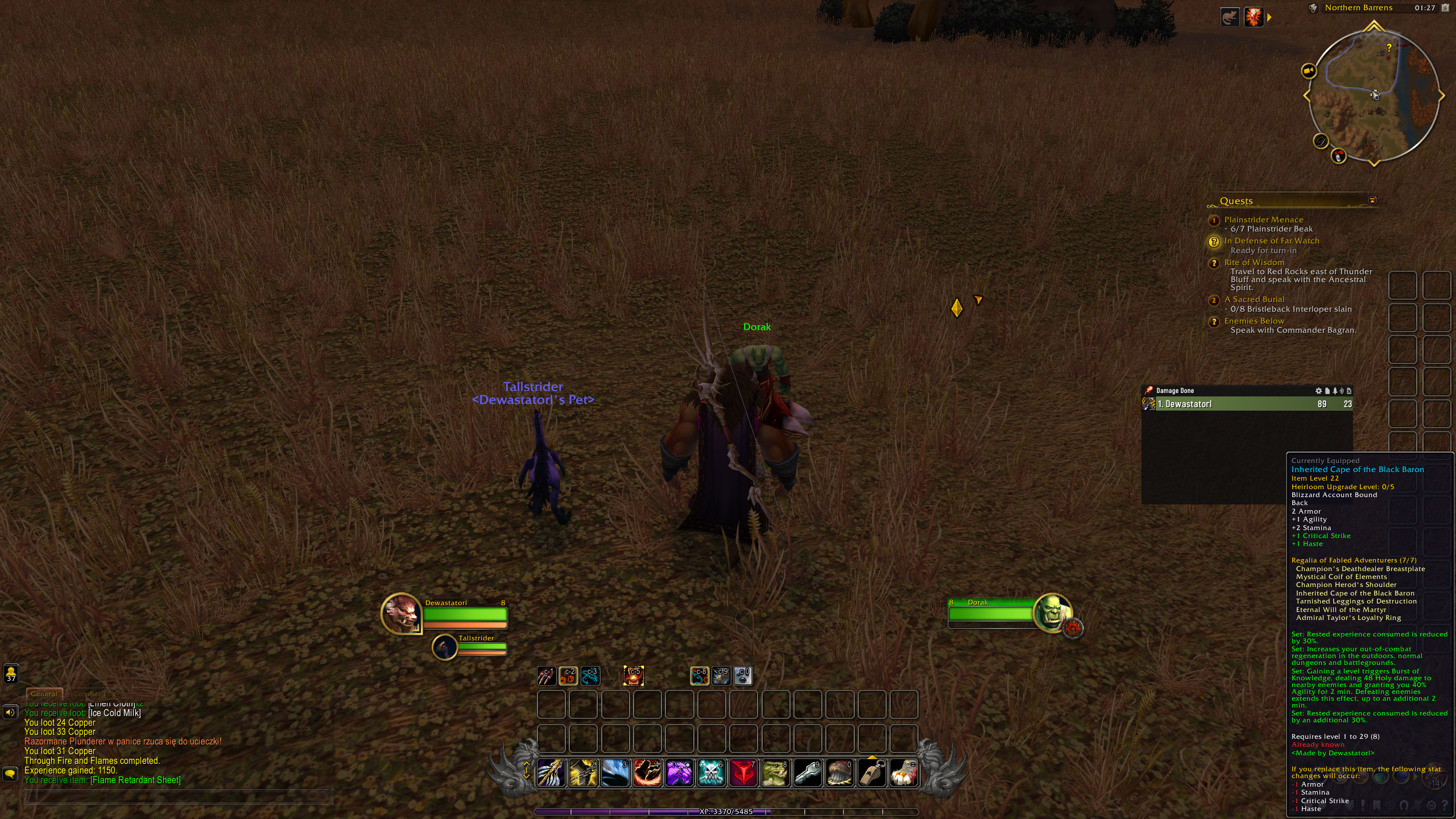The image size is (1456, 819).
Task: Click the up arrow to switch action bar pages
Action: click(x=527, y=764)
